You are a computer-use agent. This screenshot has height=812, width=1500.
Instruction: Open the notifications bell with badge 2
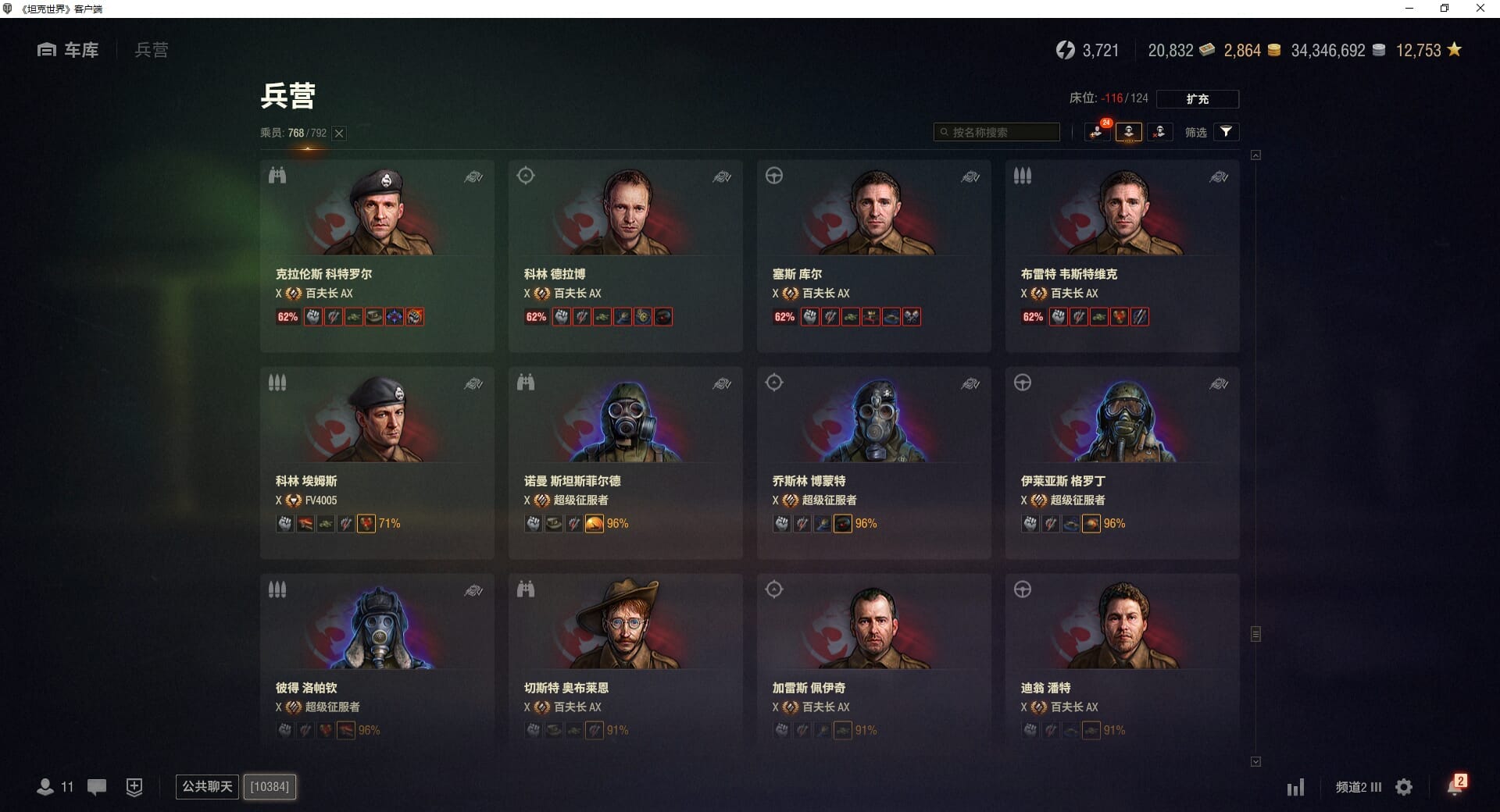[x=1455, y=786]
